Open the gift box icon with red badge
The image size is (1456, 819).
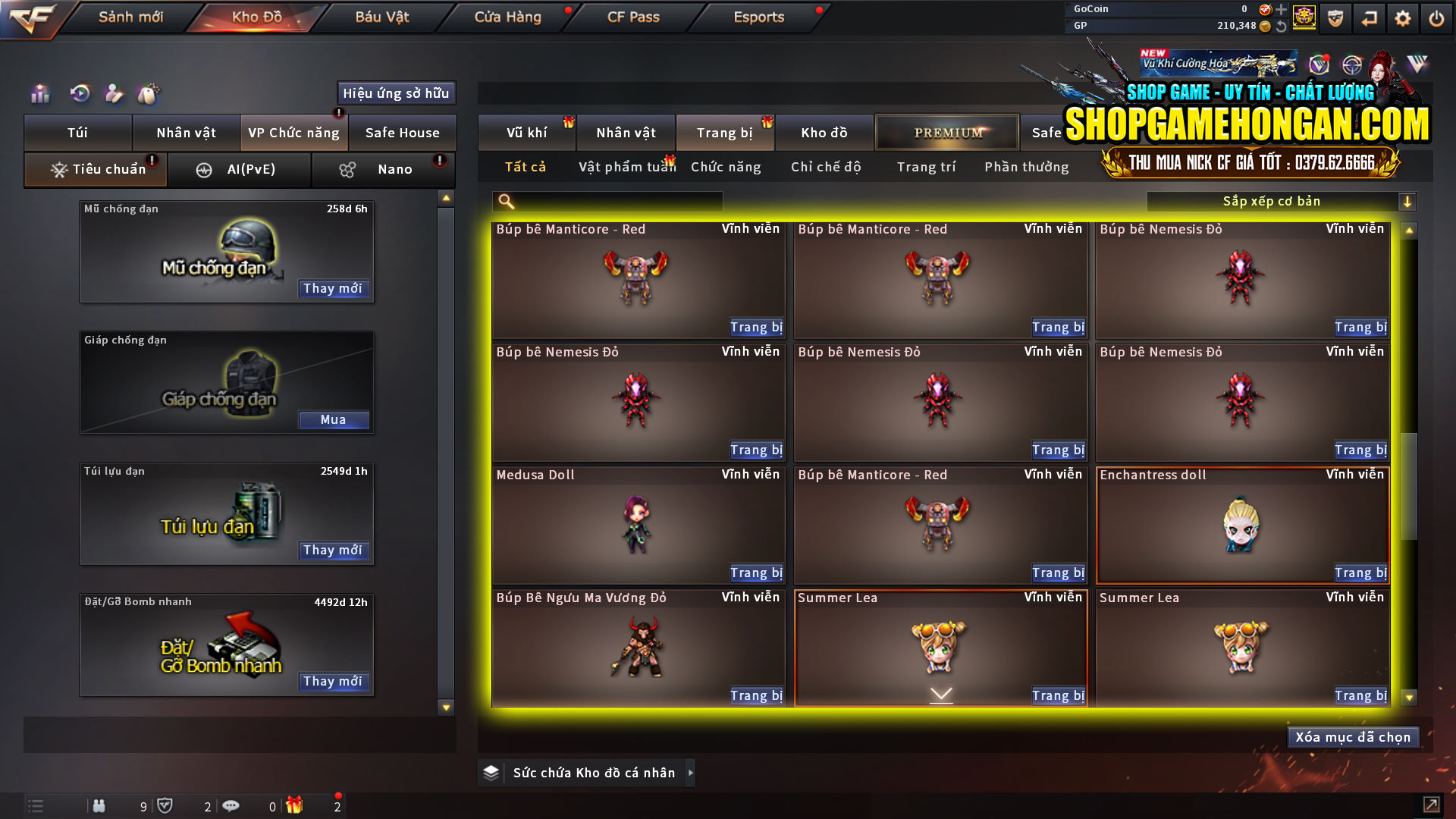tap(296, 806)
